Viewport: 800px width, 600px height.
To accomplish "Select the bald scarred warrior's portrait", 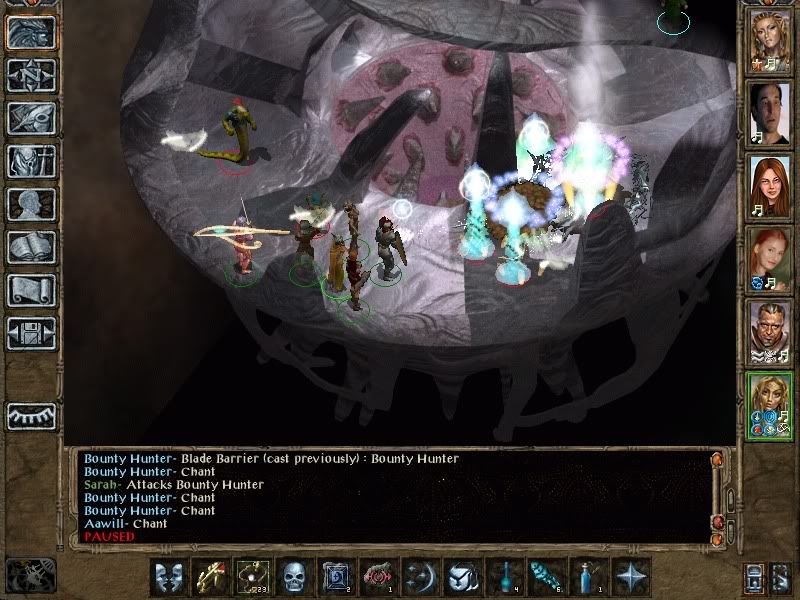I will tap(770, 330).
